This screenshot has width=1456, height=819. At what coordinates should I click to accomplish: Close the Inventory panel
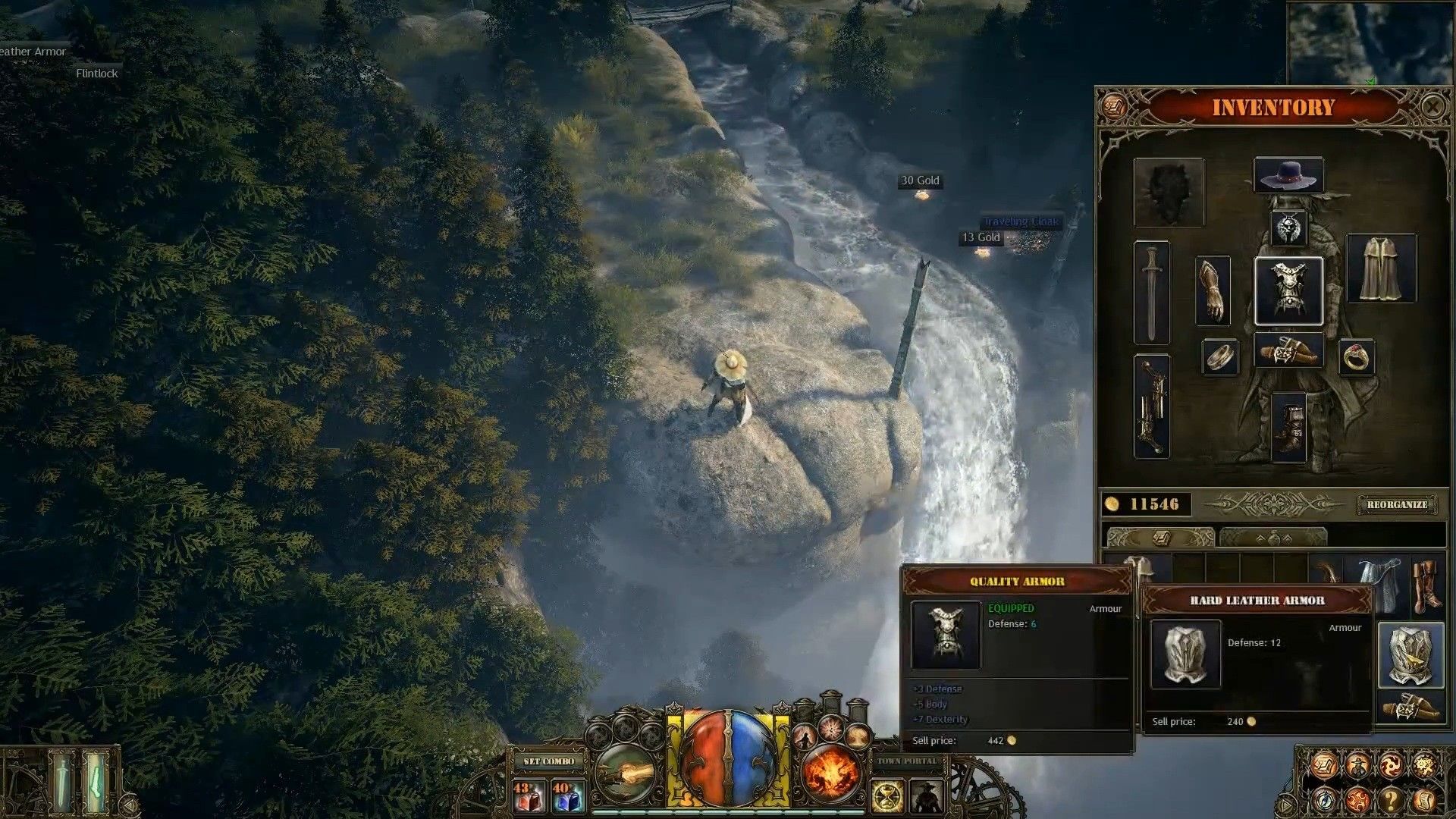pyautogui.click(x=1432, y=107)
